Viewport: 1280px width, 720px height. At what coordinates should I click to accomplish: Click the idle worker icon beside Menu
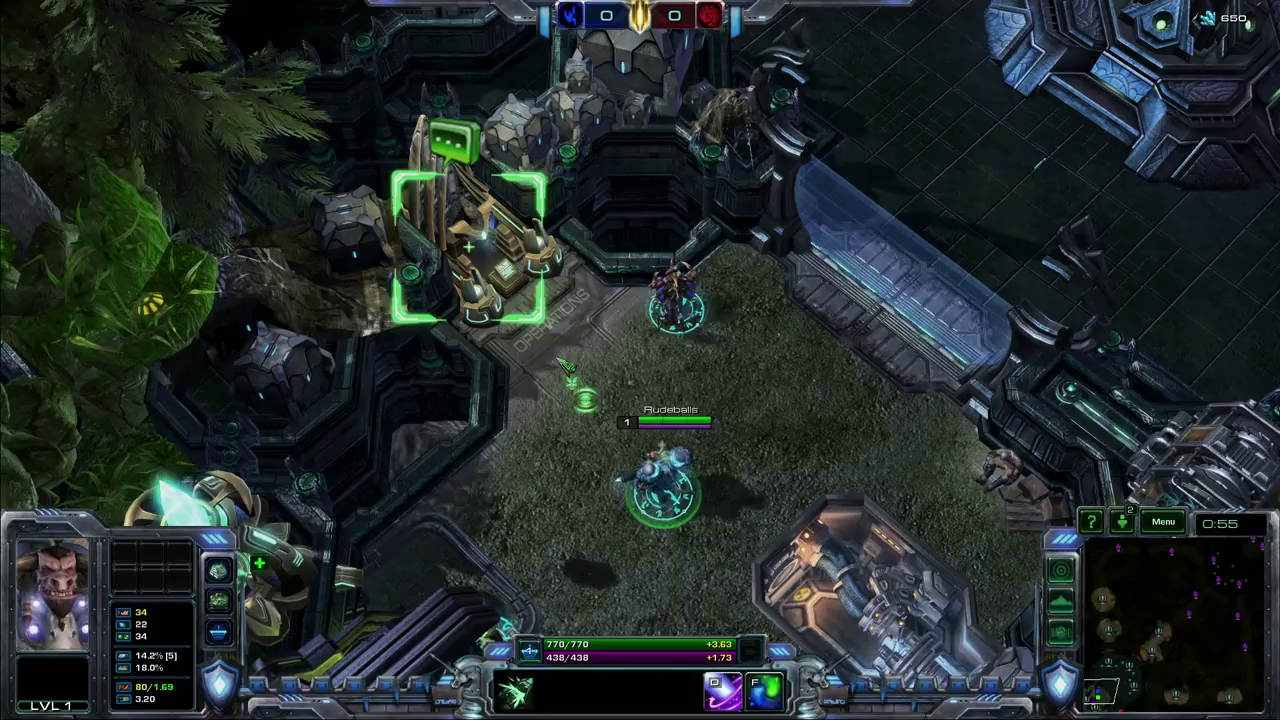pos(1122,521)
